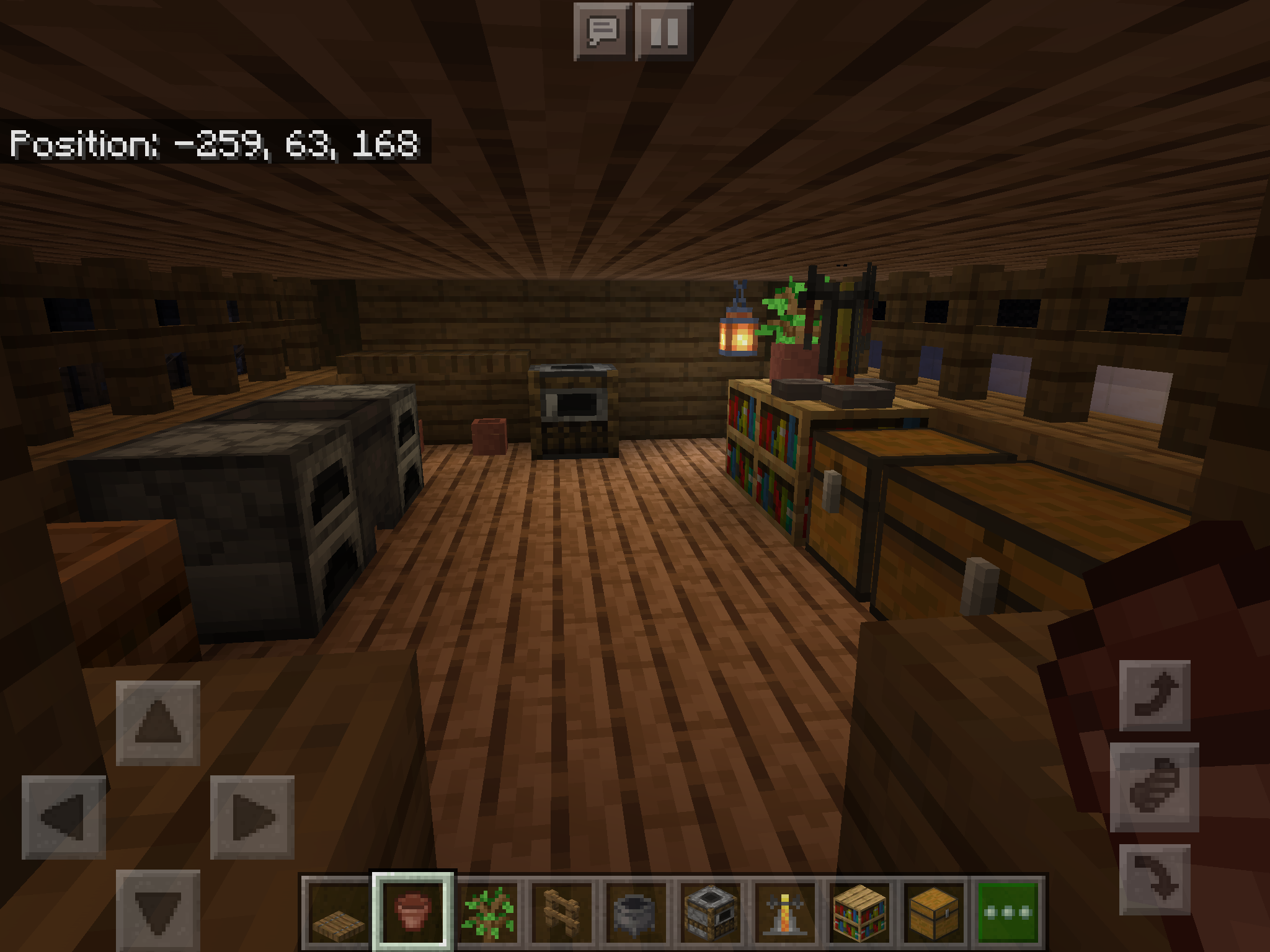Image resolution: width=1270 pixels, height=952 pixels.
Task: Select the chest hotbar slot
Action: (934, 912)
